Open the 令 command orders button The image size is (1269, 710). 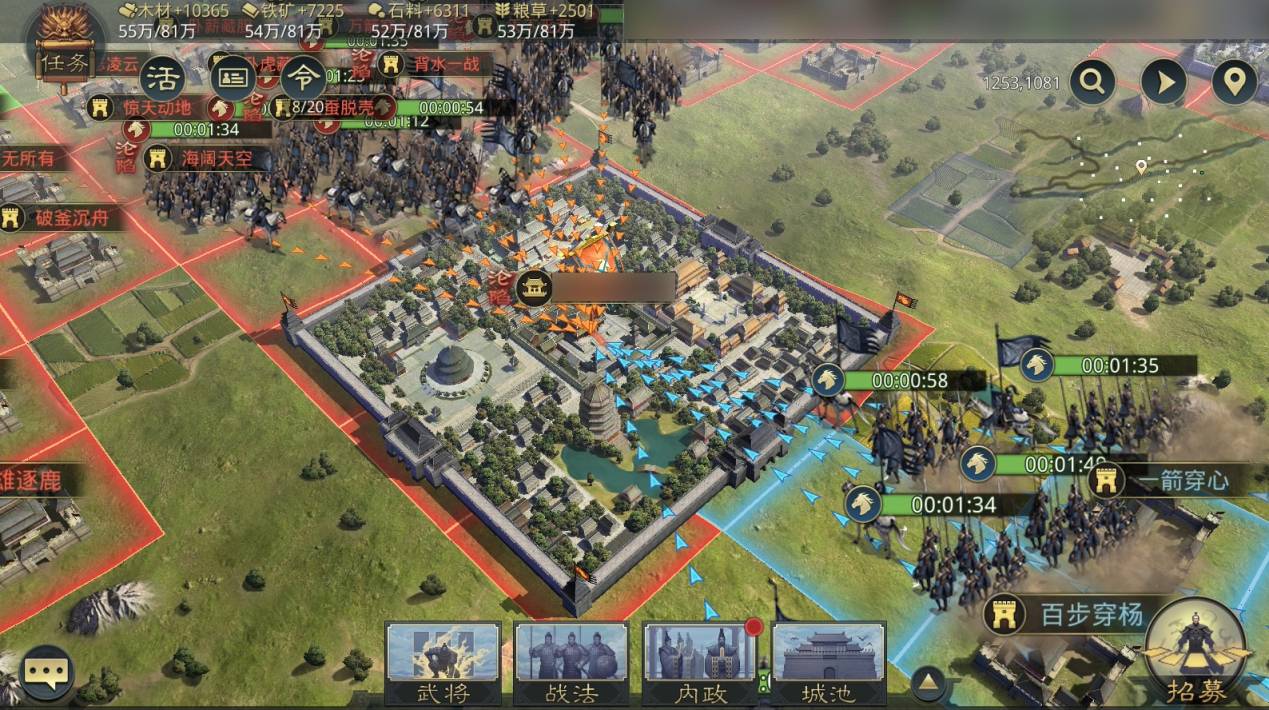coord(302,76)
